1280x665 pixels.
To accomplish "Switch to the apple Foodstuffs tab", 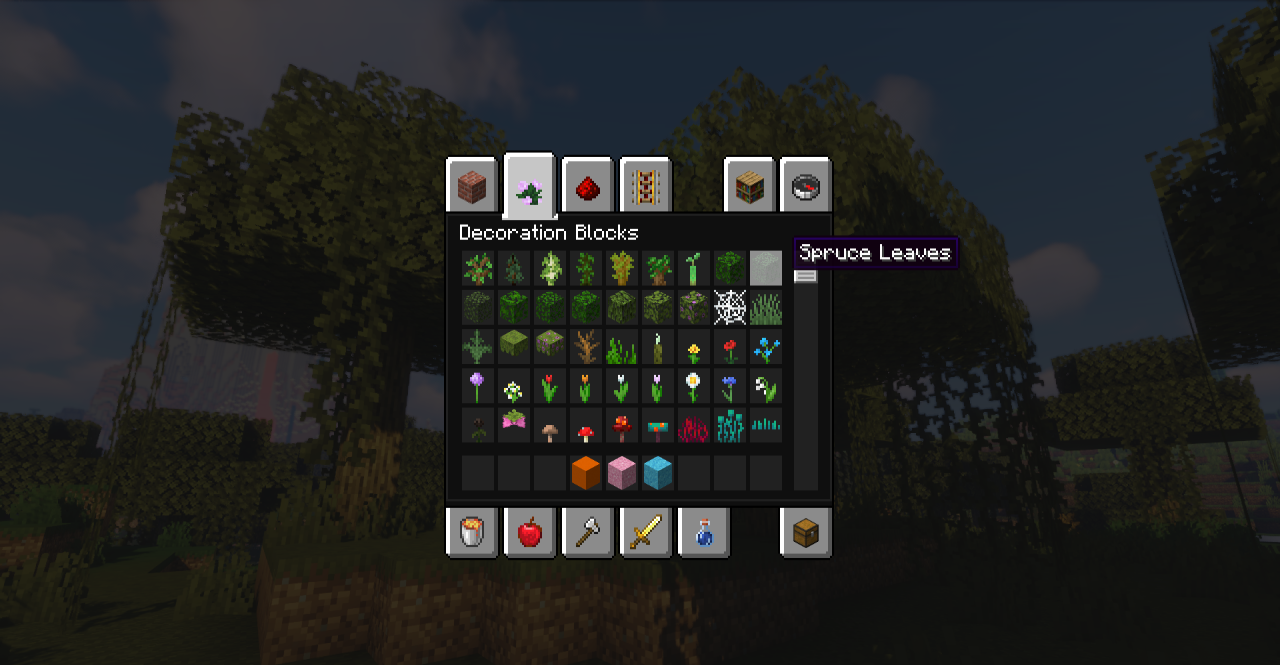I will pos(529,532).
